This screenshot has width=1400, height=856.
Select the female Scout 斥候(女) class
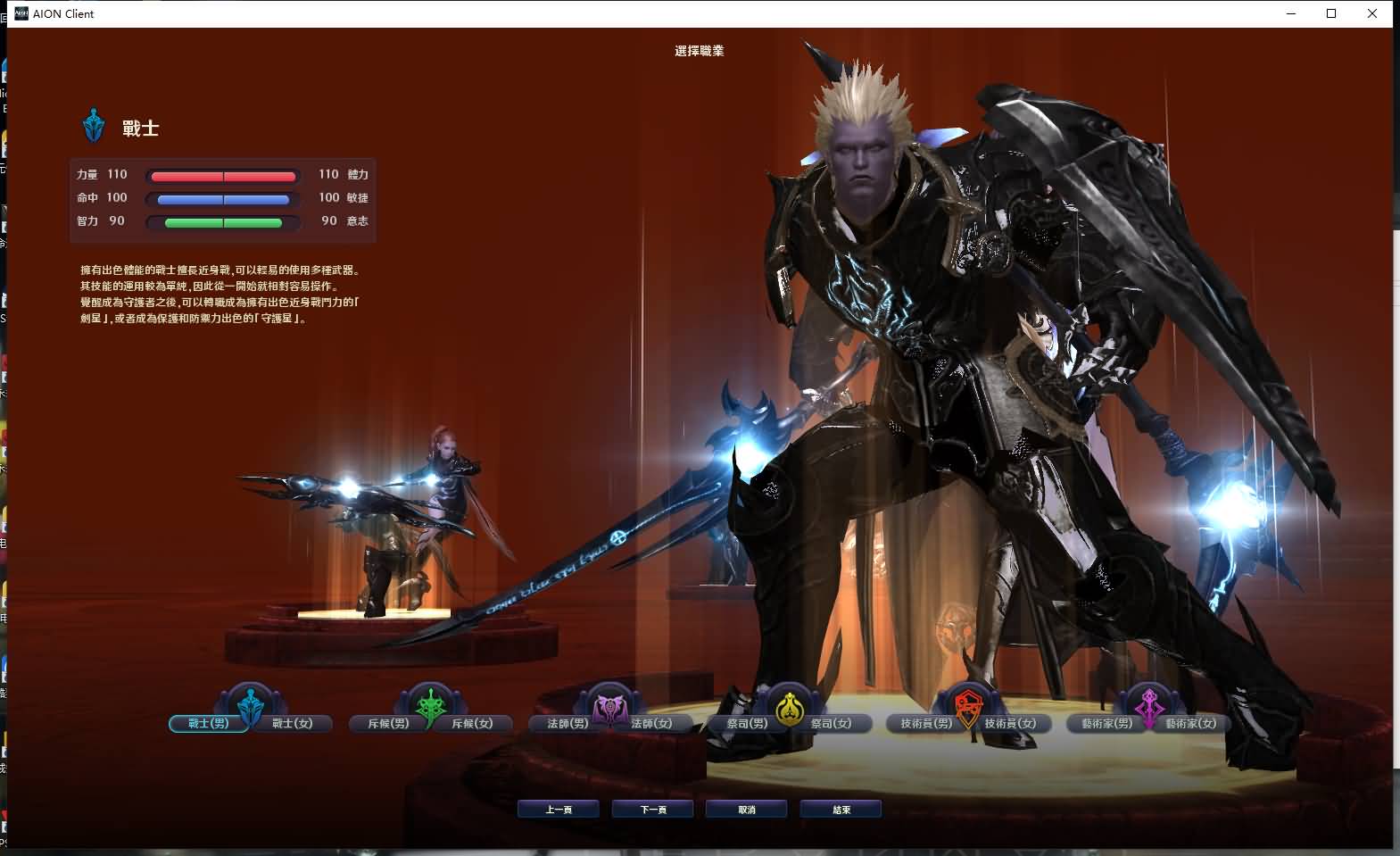coord(473,723)
